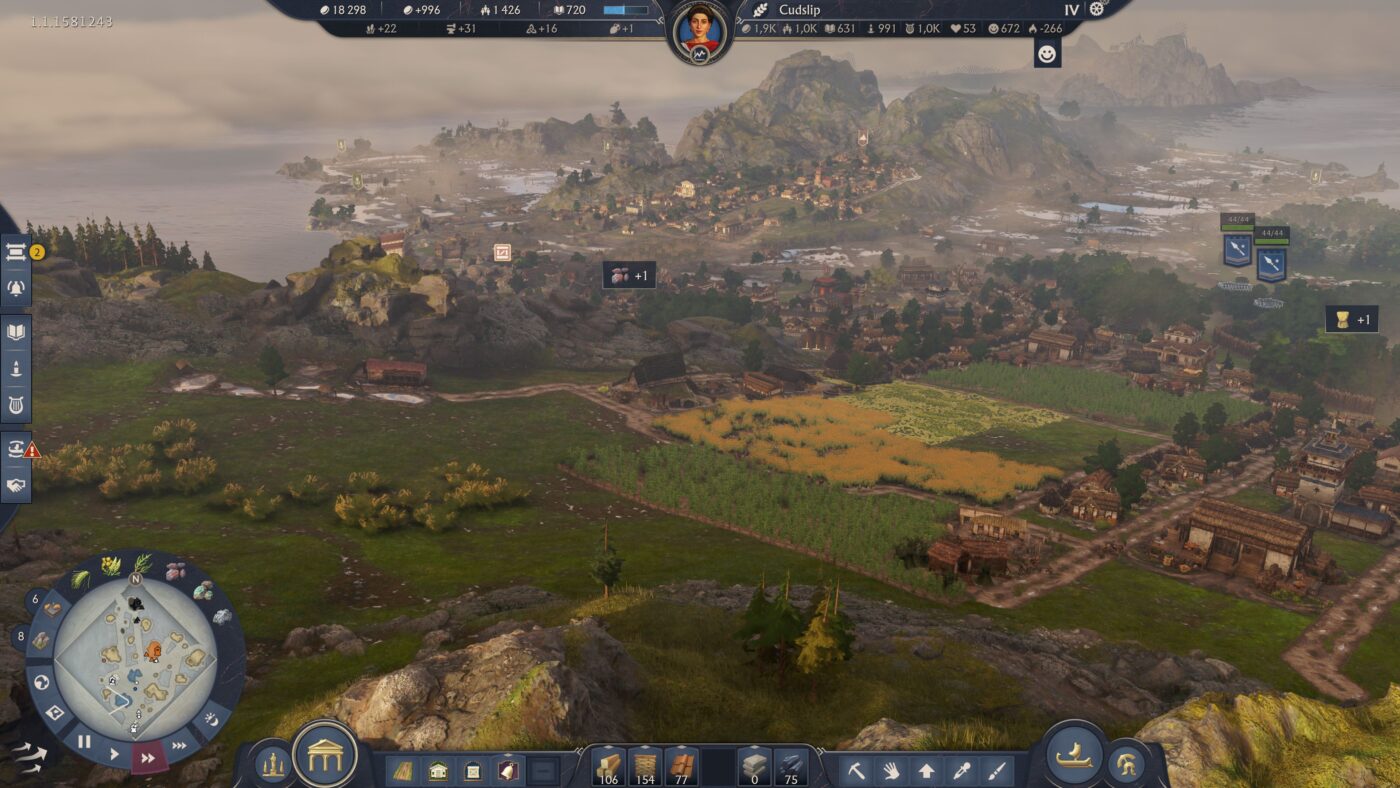Viewport: 1400px width, 788px height.
Task: Open the gear settings menu
Action: pyautogui.click(x=1097, y=10)
